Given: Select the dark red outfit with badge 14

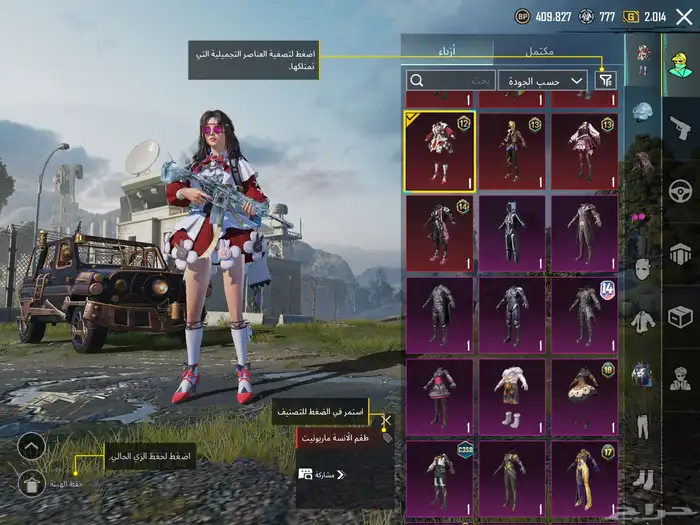Looking at the screenshot, I should 440,234.
